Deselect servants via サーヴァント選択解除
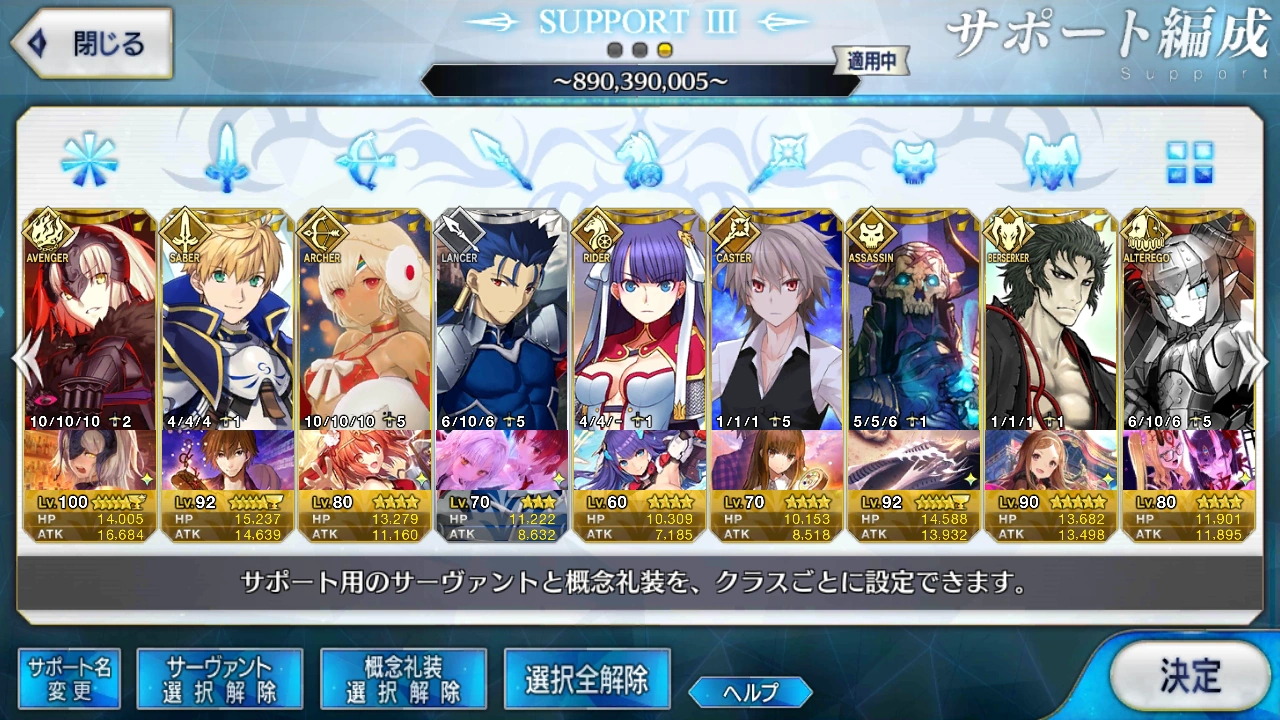Image resolution: width=1280 pixels, height=720 pixels. (x=220, y=677)
